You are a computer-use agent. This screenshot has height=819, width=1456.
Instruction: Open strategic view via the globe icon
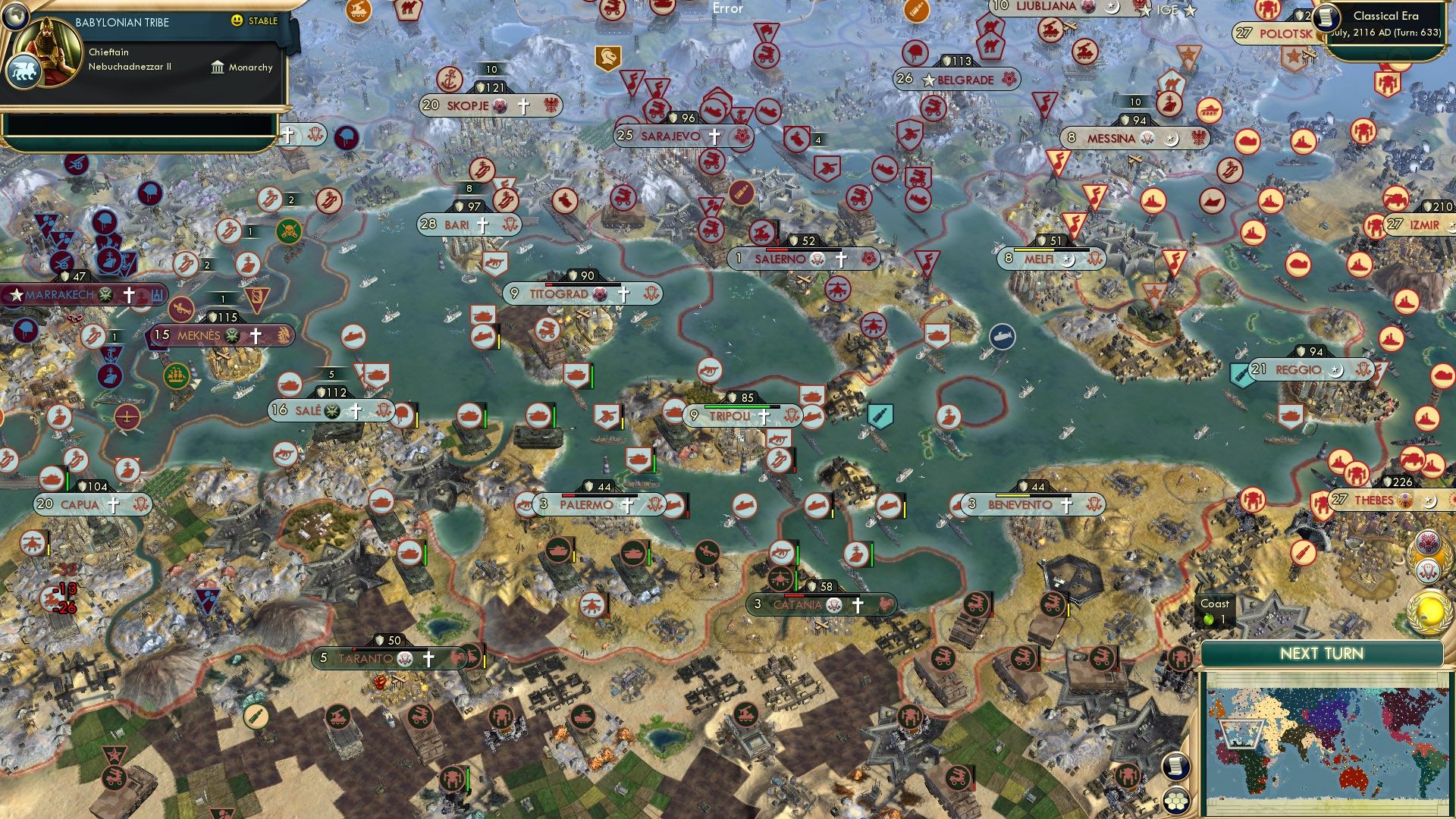pos(16,17)
